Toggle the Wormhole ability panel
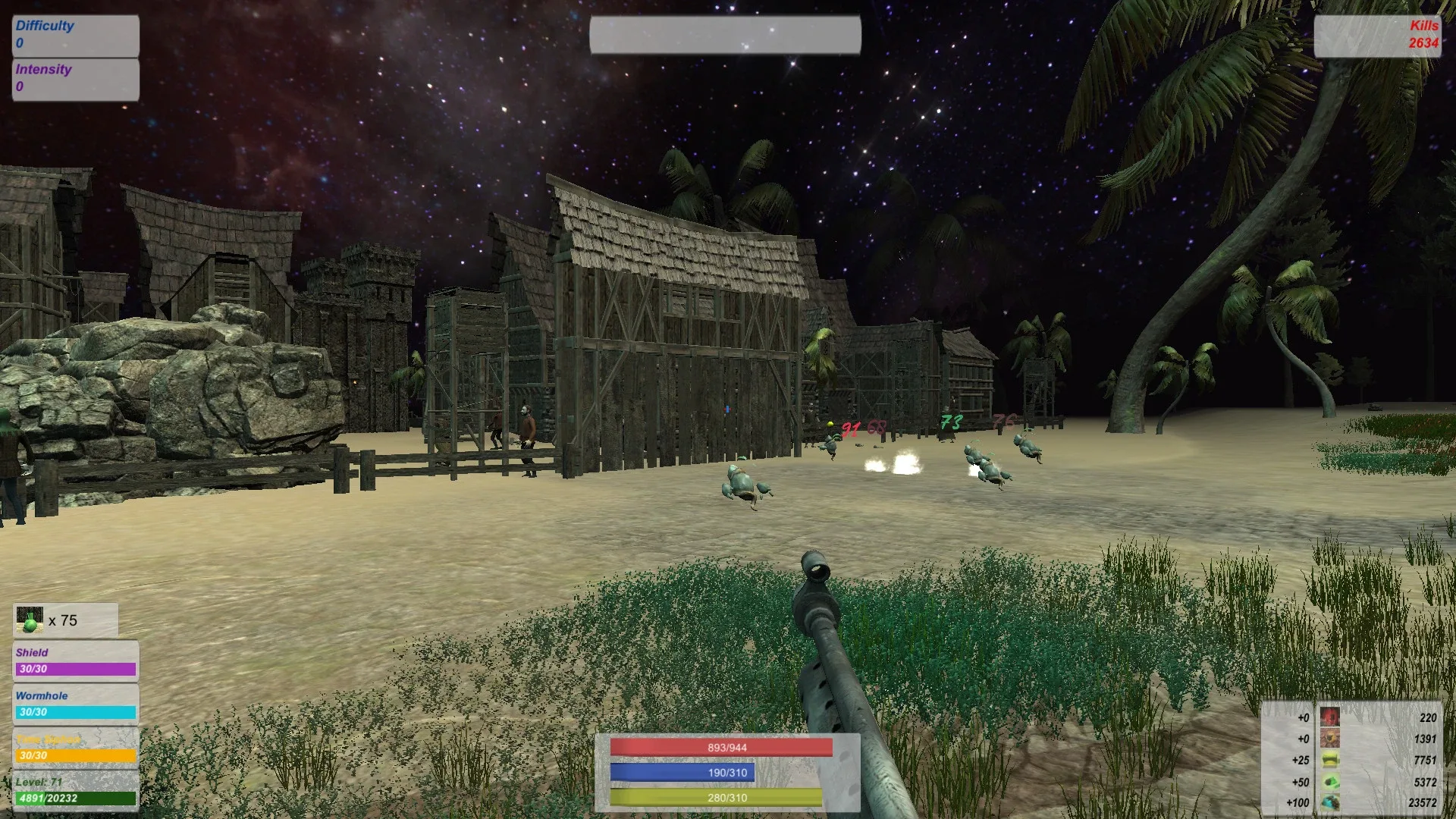The image size is (1456, 819). coord(76,704)
